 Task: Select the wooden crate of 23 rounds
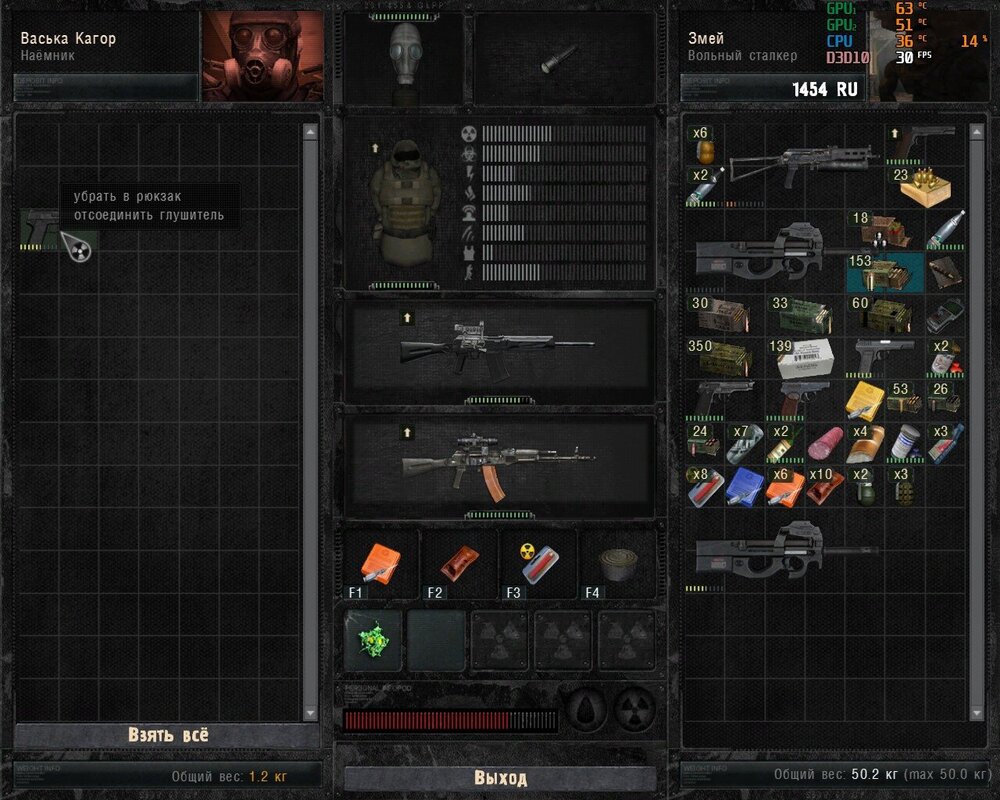(x=924, y=186)
